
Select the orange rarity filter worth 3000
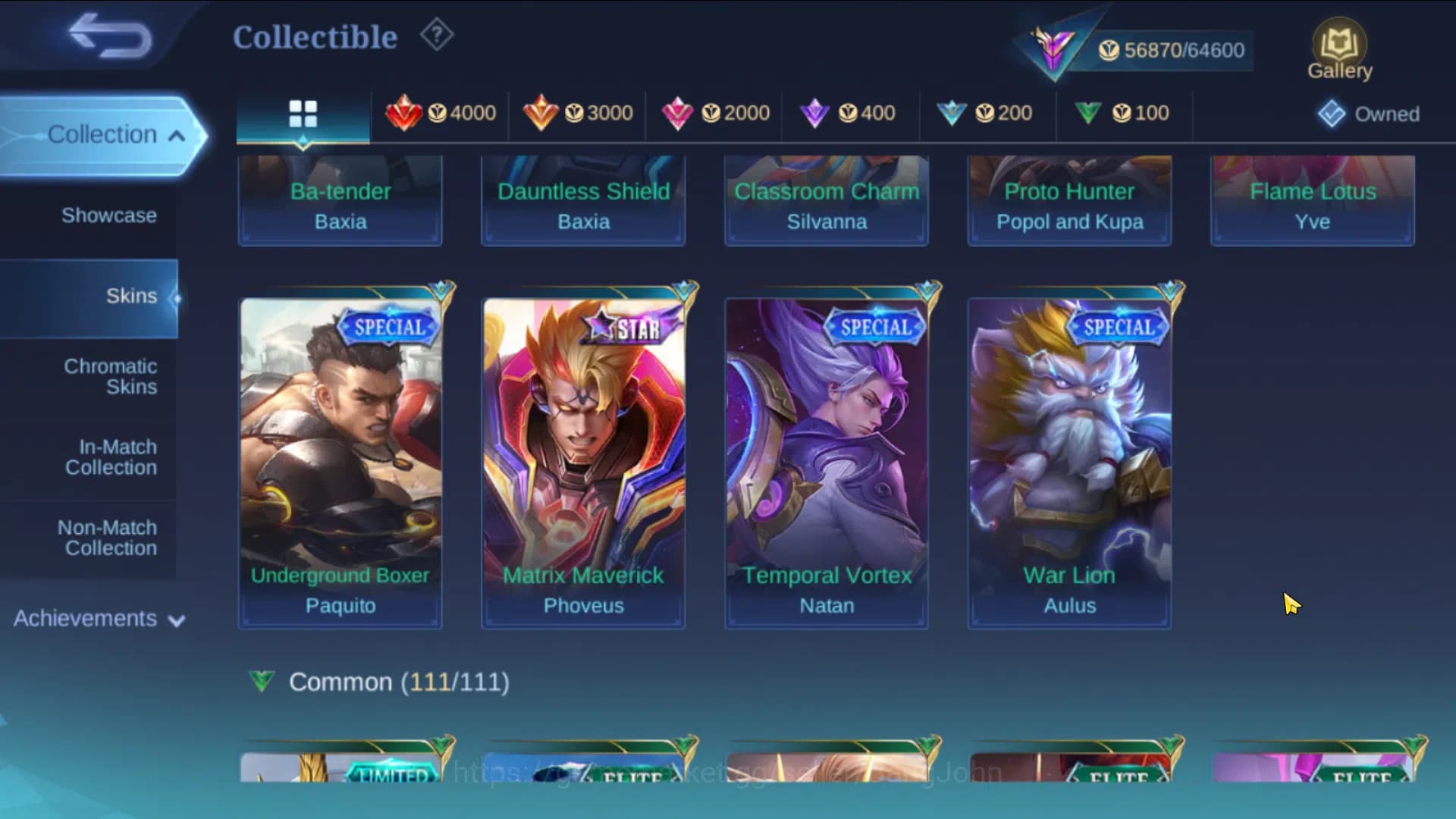tap(578, 114)
